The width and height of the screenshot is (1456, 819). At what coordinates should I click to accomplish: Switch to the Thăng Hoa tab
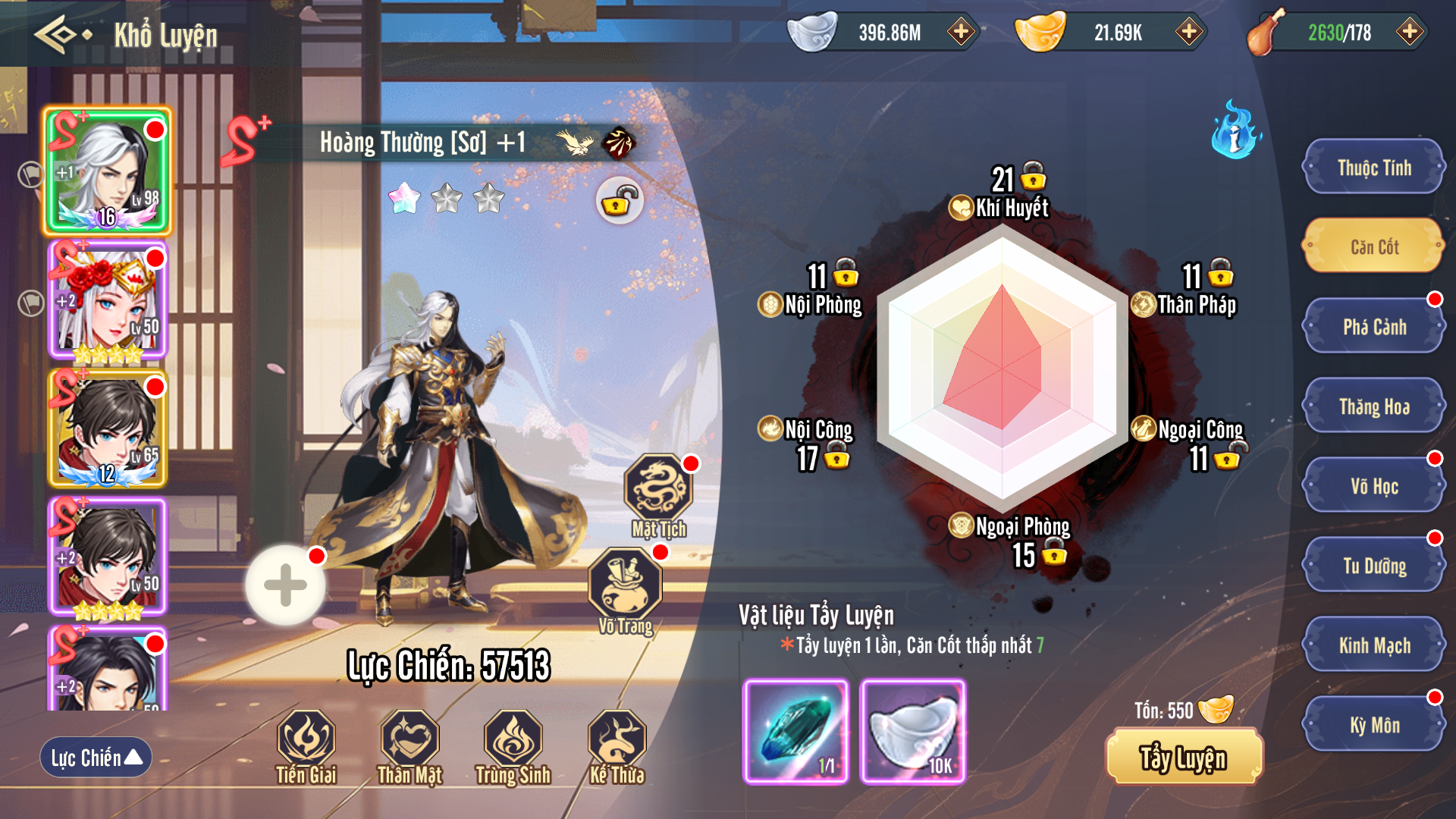click(1374, 406)
